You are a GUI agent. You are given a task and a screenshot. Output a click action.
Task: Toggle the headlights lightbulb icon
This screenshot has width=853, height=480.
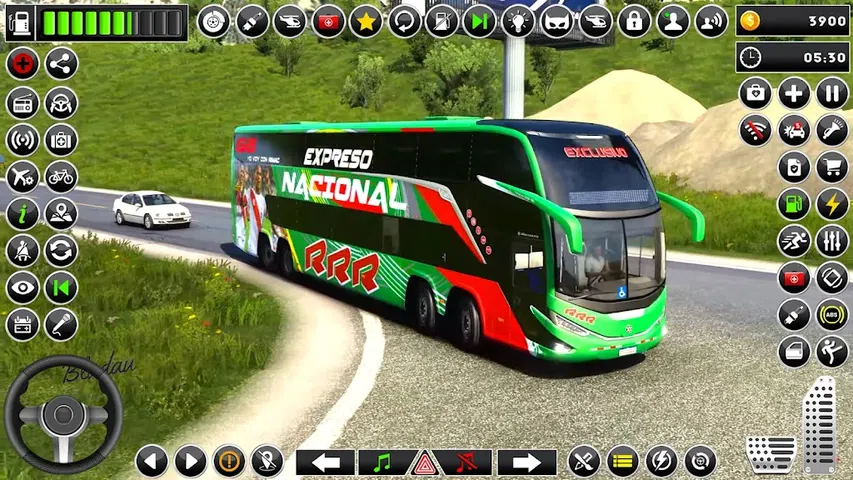(518, 21)
